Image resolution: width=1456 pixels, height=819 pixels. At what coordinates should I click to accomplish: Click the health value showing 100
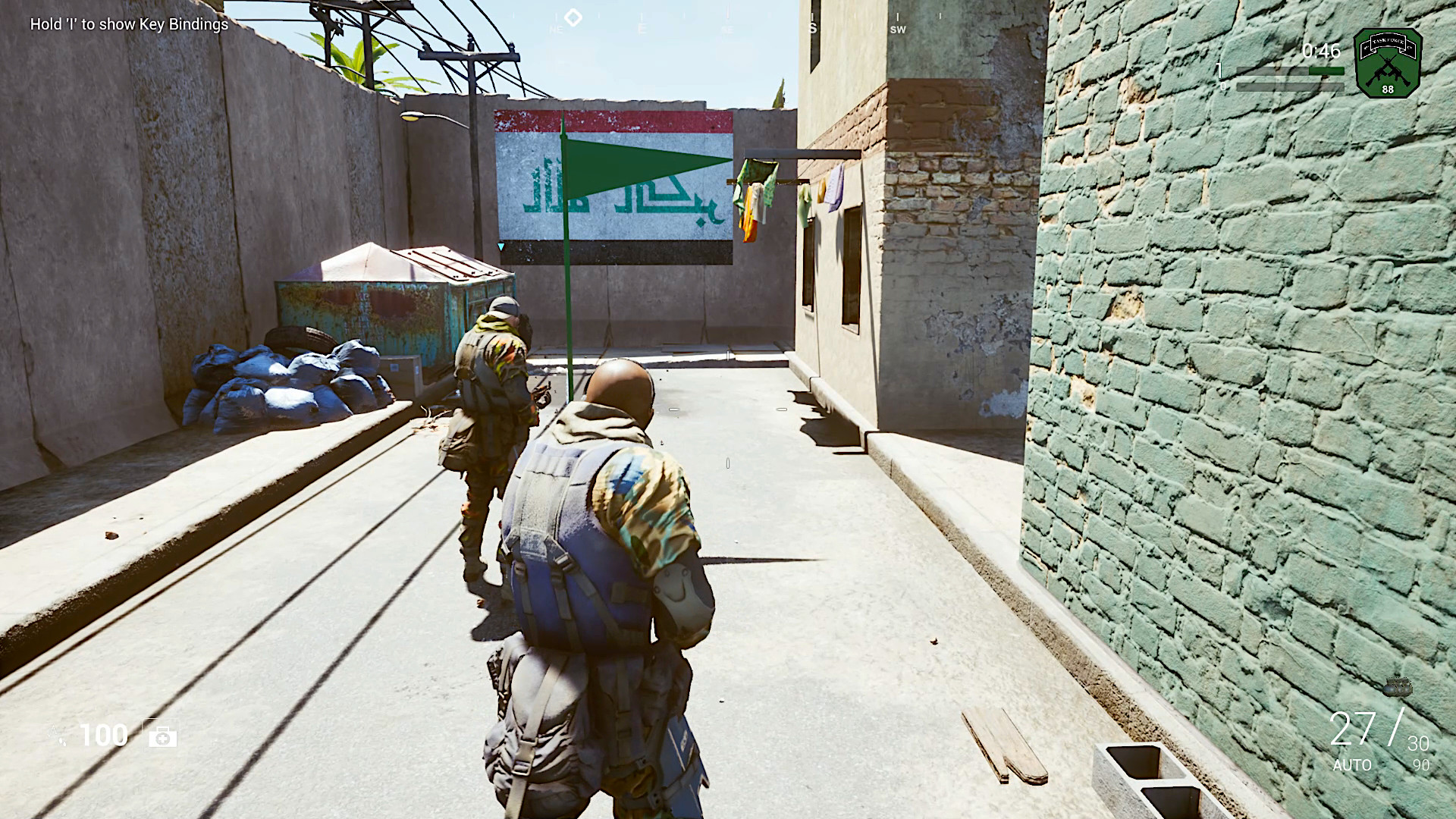click(105, 734)
